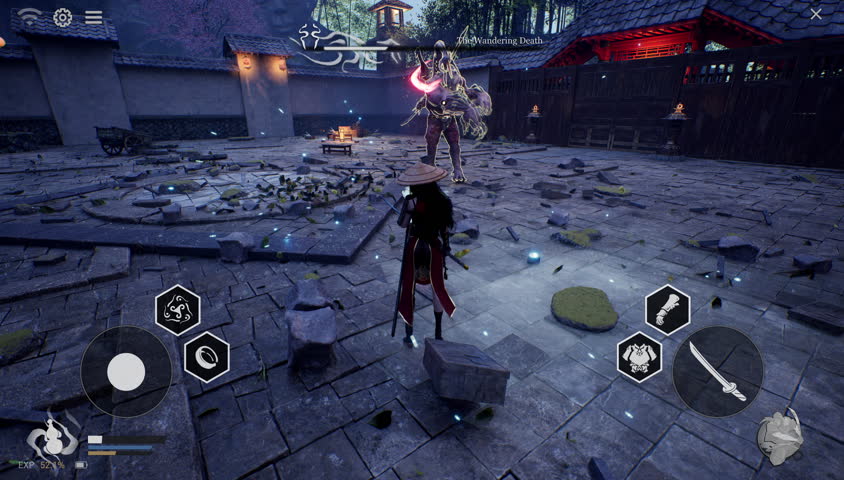The image size is (844, 480).
Task: Open the gear settings icon
Action: pos(62,17)
